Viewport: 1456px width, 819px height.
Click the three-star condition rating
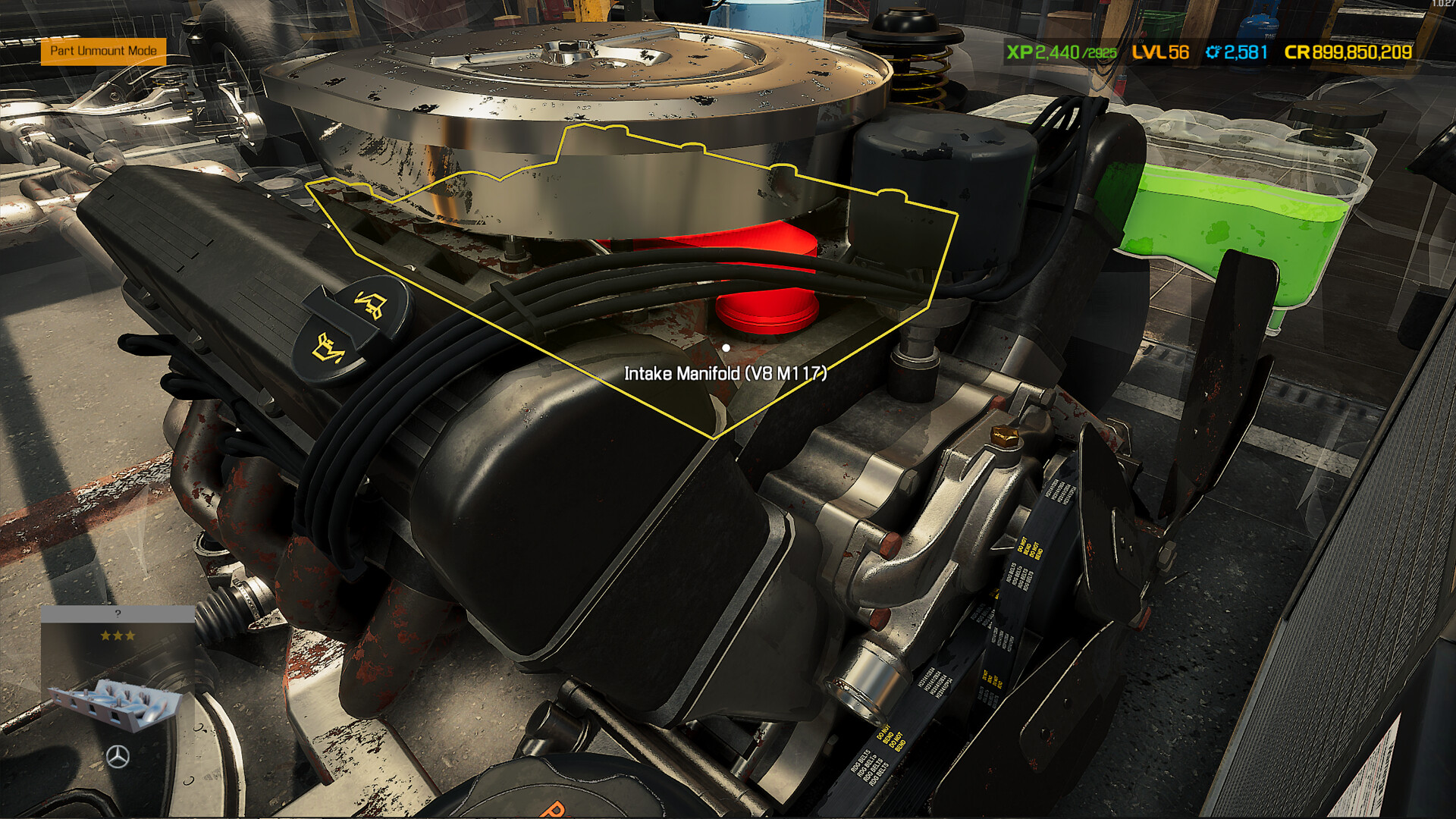coord(118,635)
